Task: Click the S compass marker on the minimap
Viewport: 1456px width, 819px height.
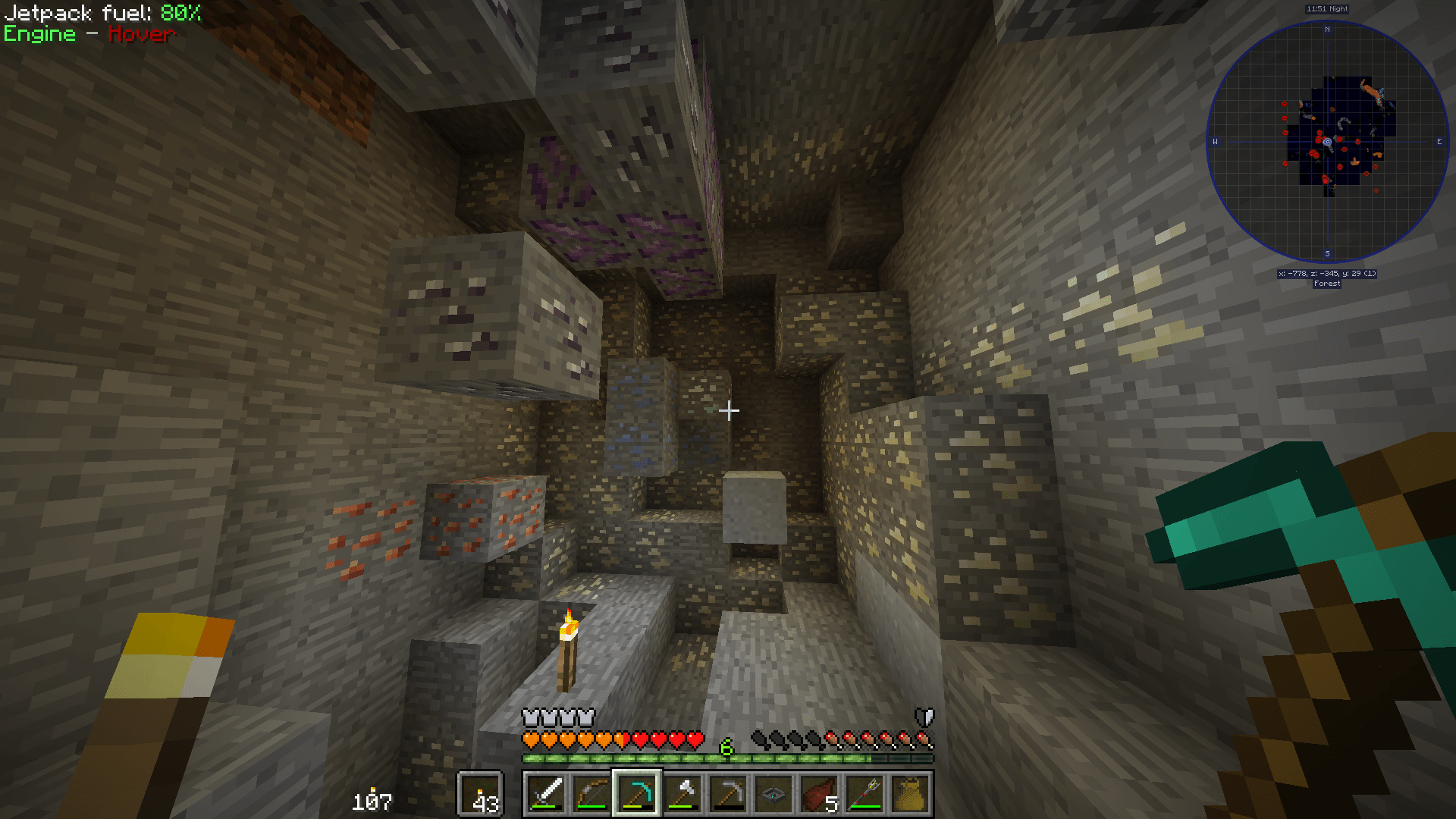Action: 1326,253
